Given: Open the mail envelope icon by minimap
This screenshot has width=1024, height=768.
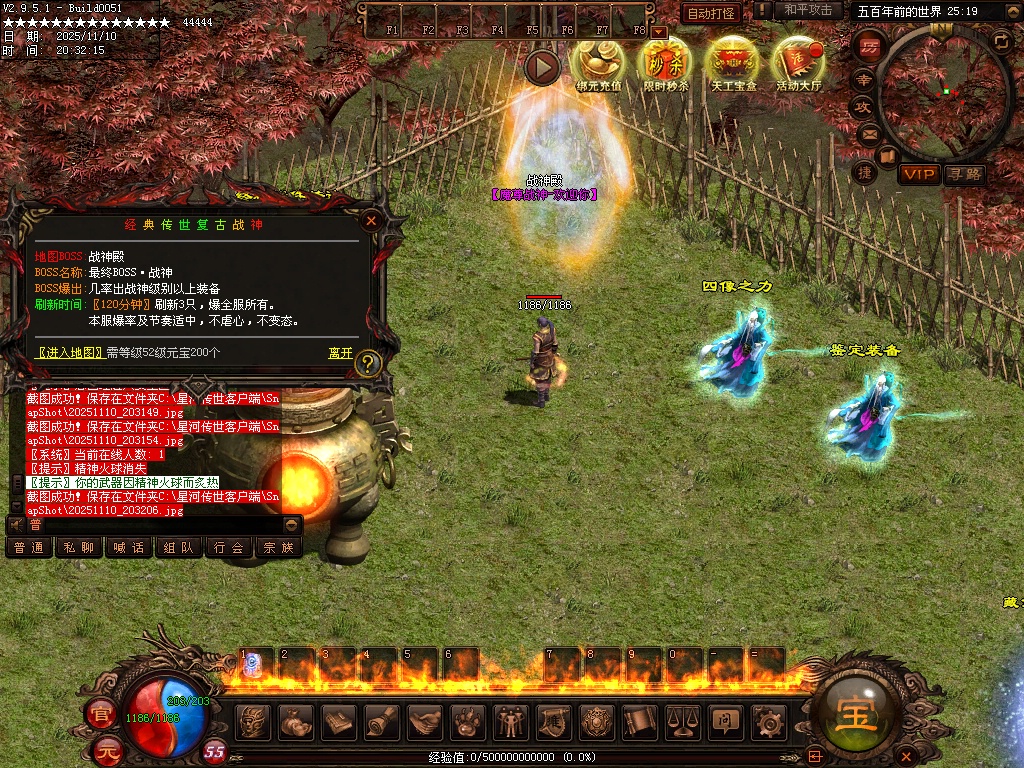Looking at the screenshot, I should [869, 134].
